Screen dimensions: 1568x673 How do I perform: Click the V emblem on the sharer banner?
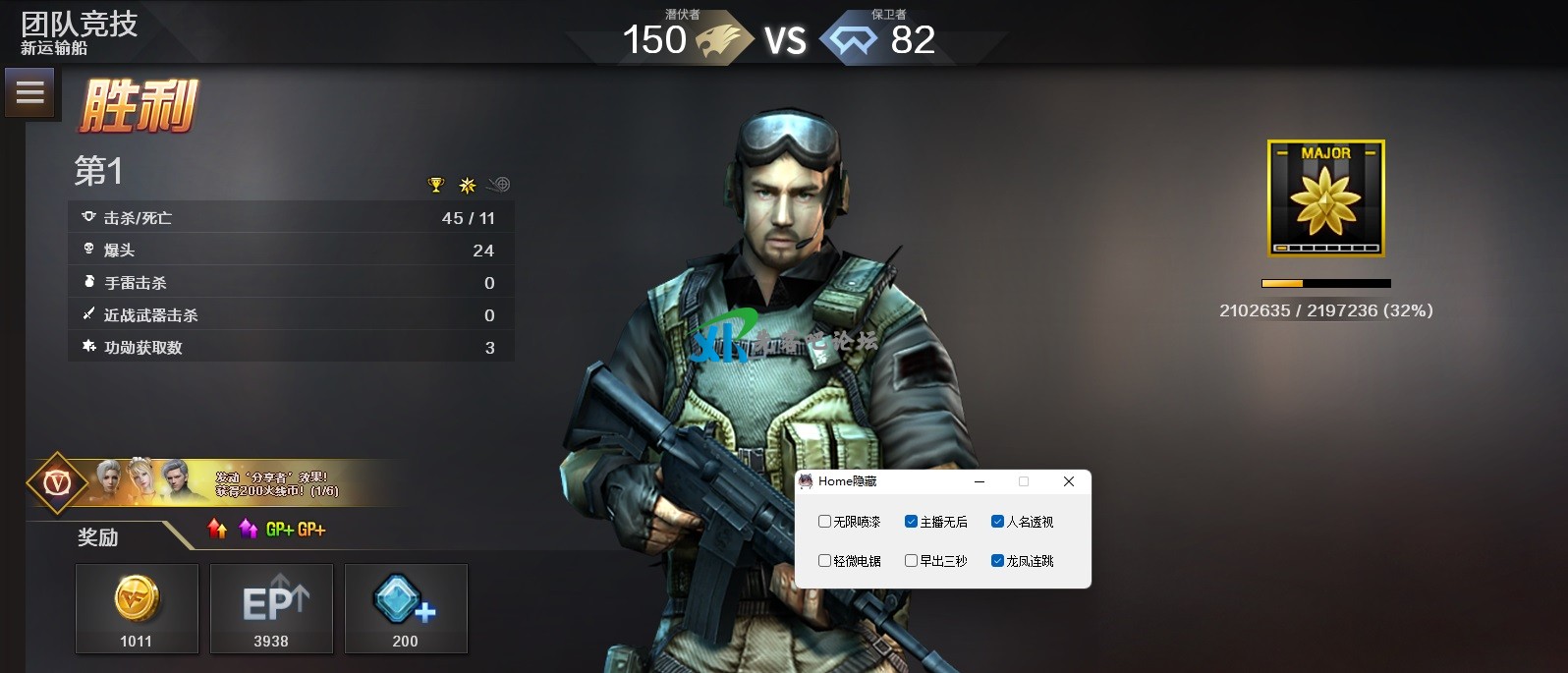click(57, 482)
